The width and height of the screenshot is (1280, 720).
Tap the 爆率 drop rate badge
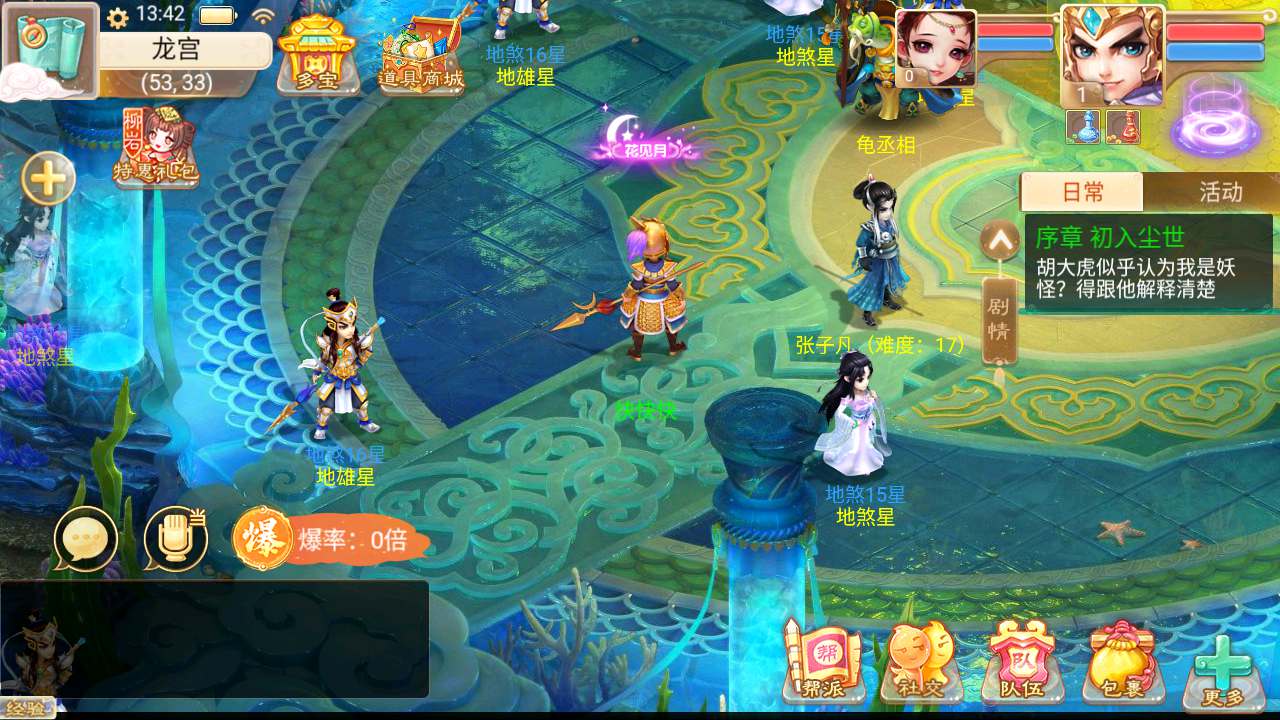pyautogui.click(x=332, y=540)
